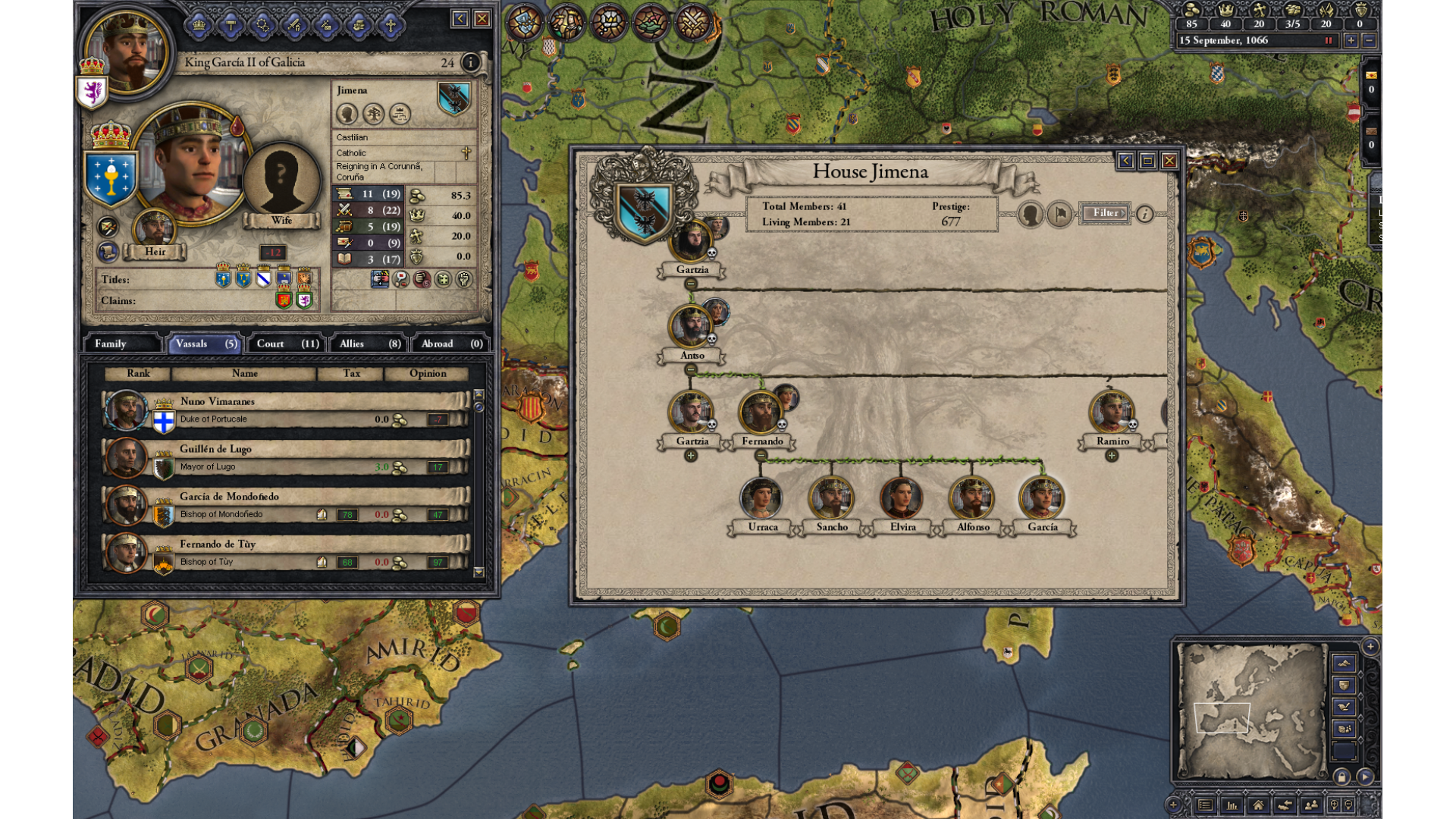Open the dynasty tree Filter
This screenshot has height=819, width=1456.
click(x=1105, y=213)
